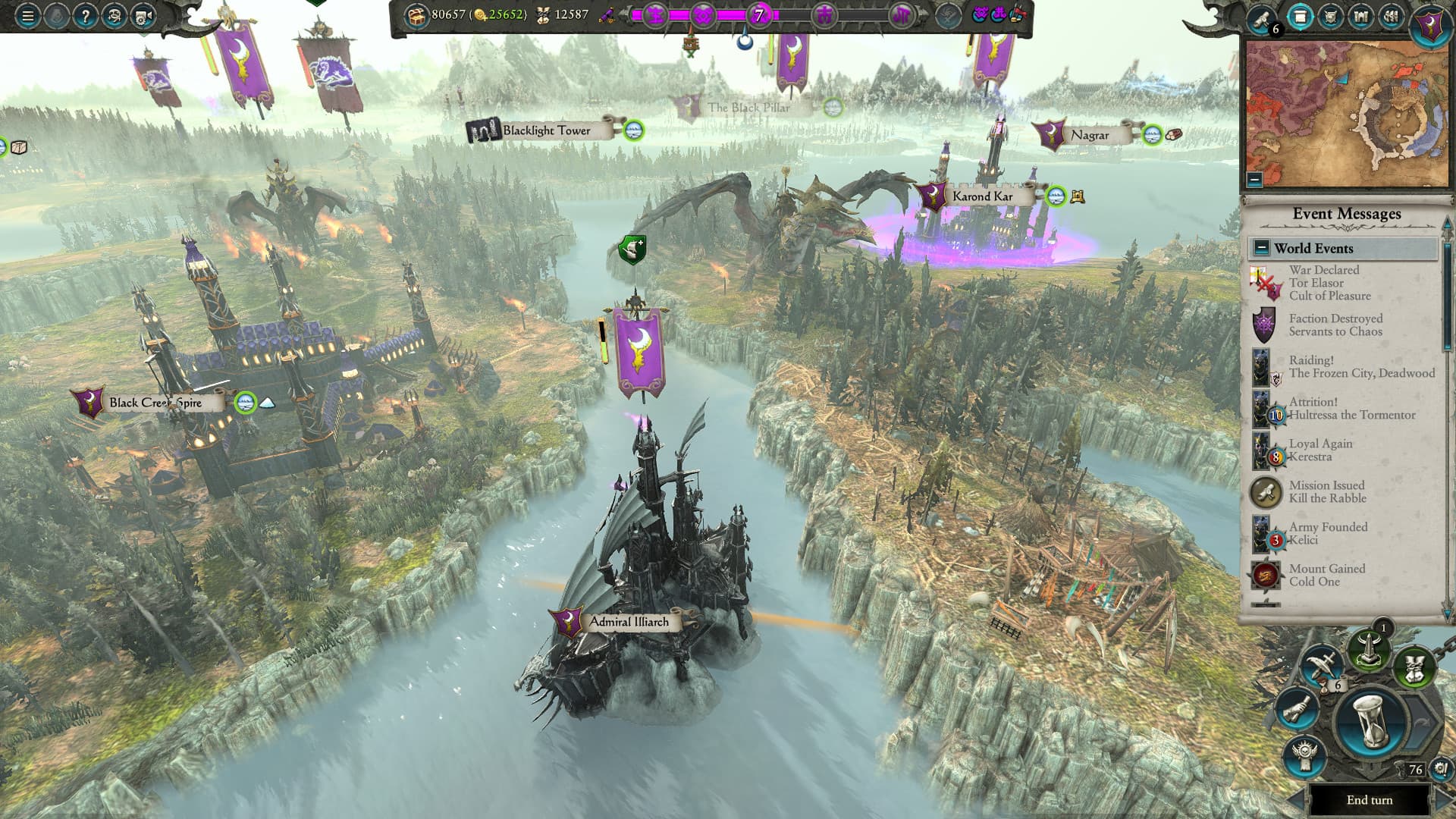Open the help panel with the question mark icon
Screen dimensions: 1456x819
tap(86, 15)
